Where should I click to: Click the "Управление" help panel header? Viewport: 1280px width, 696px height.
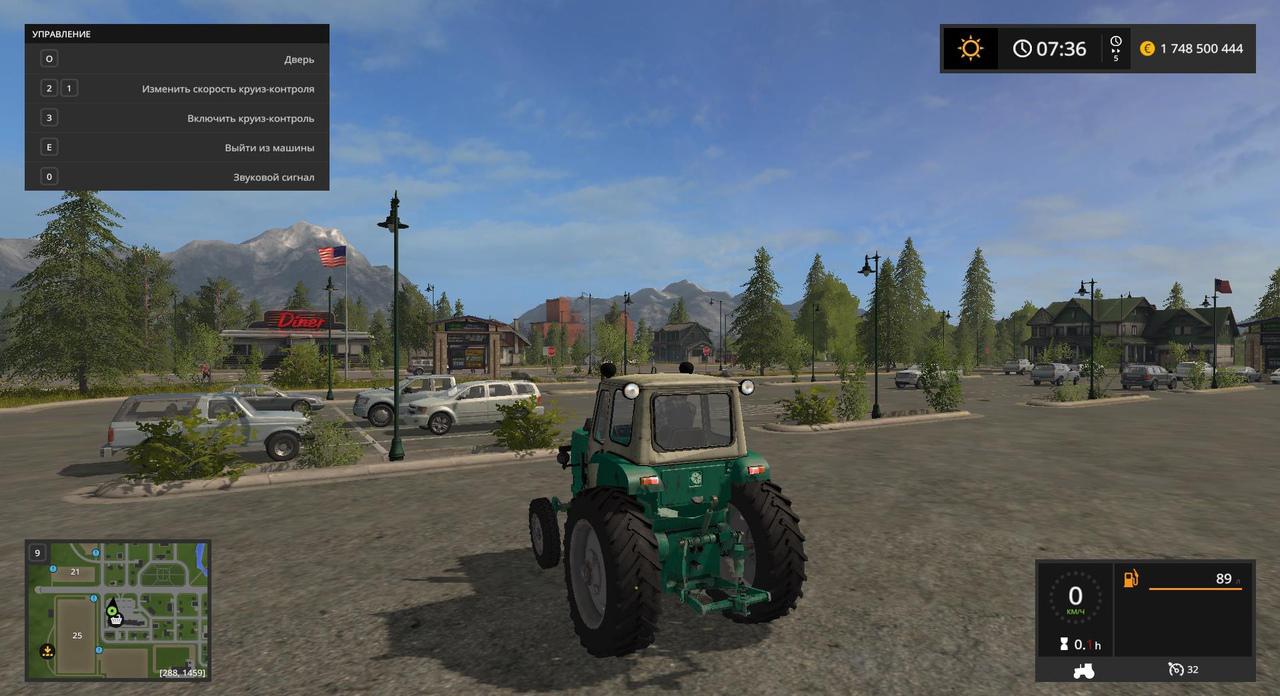point(177,34)
